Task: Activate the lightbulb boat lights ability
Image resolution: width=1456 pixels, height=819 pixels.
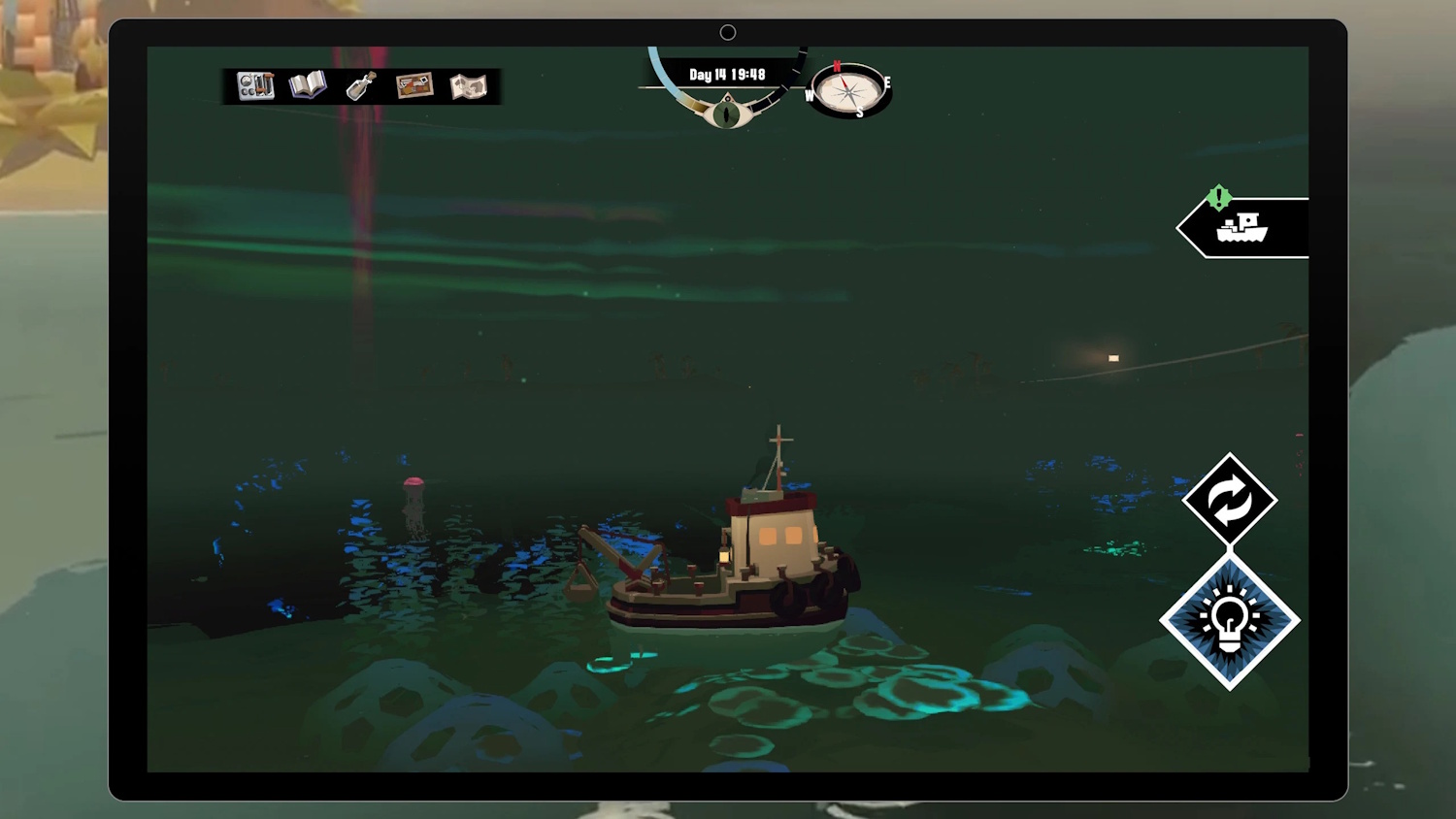Action: coord(1230,621)
